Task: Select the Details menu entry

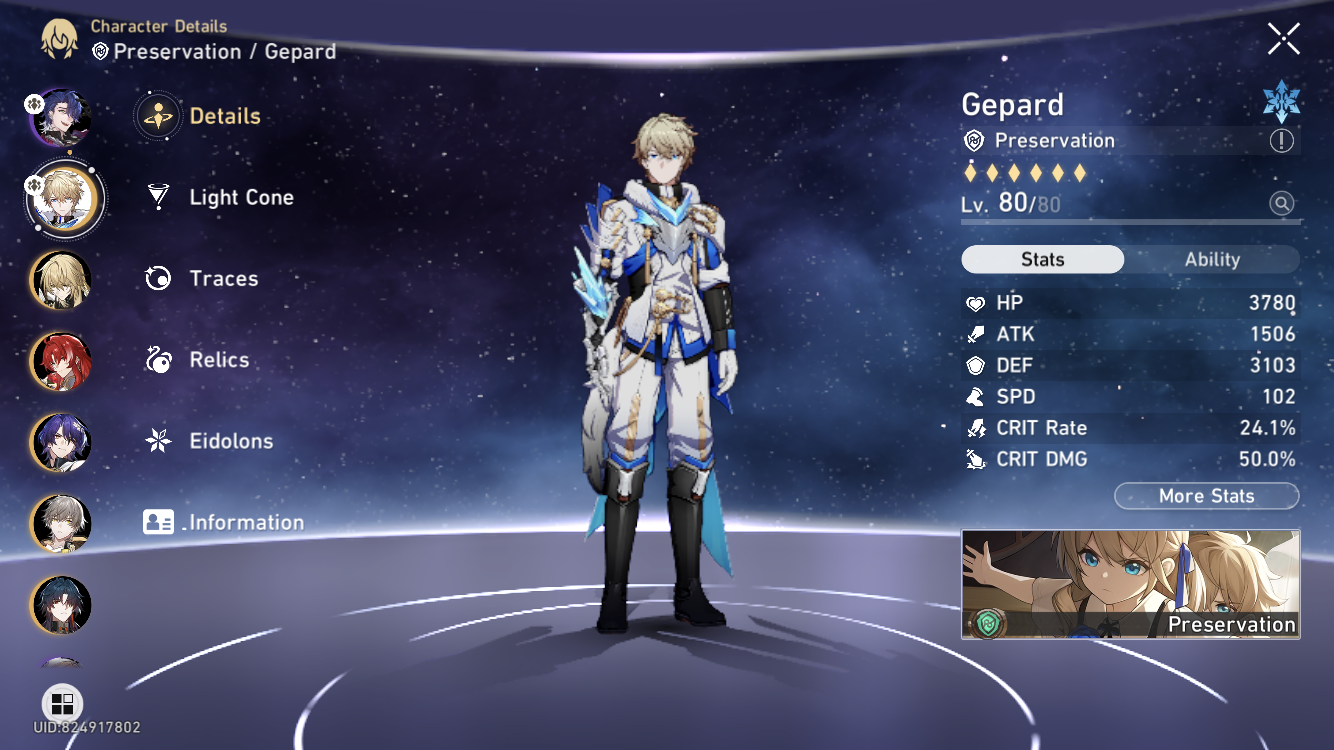Action: 224,116
